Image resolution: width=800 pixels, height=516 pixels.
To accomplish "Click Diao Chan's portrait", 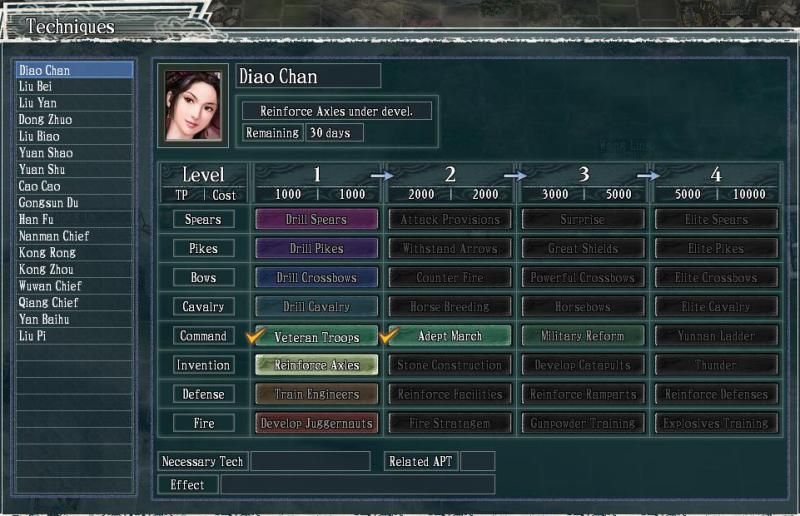I will coord(193,105).
